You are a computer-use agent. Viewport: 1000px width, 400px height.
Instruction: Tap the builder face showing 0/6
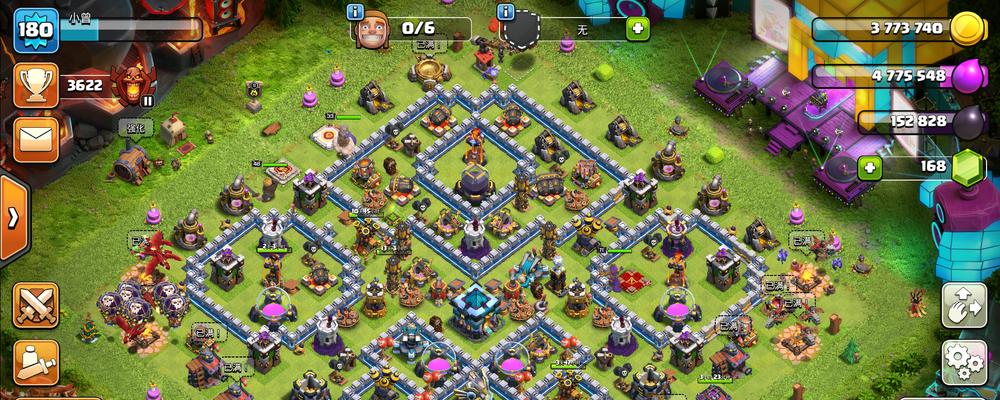point(371,30)
